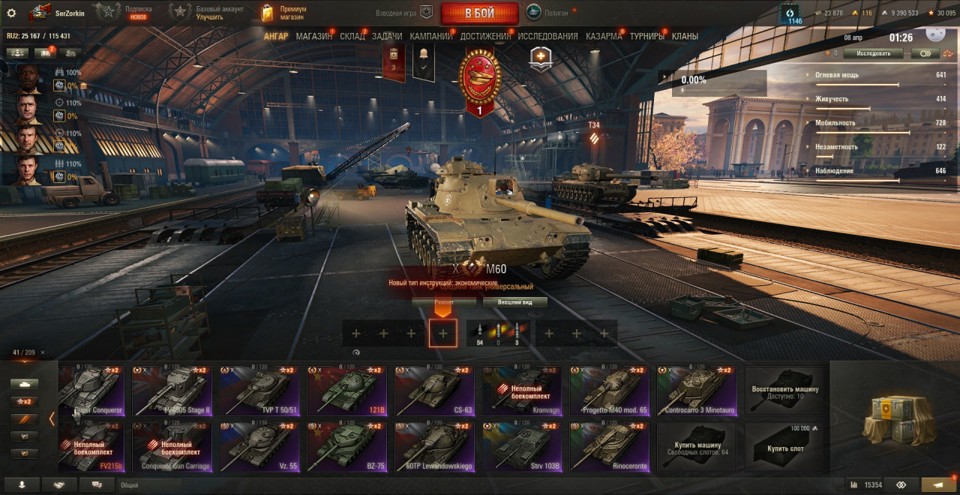
Task: Click the Внешний вид button
Action: click(515, 301)
